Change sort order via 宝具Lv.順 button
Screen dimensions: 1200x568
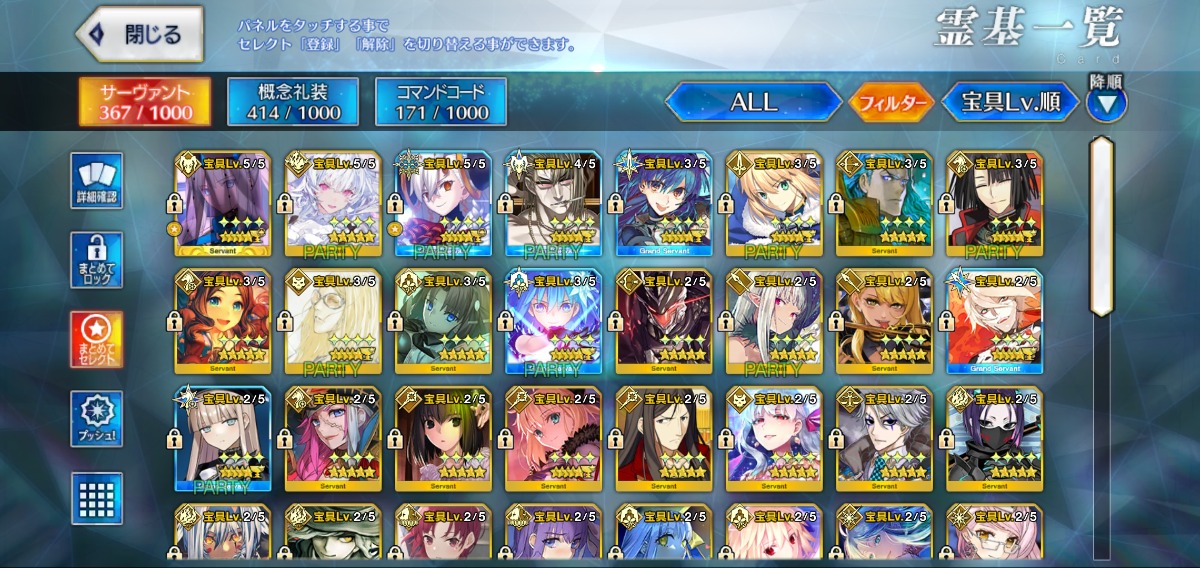point(1010,102)
